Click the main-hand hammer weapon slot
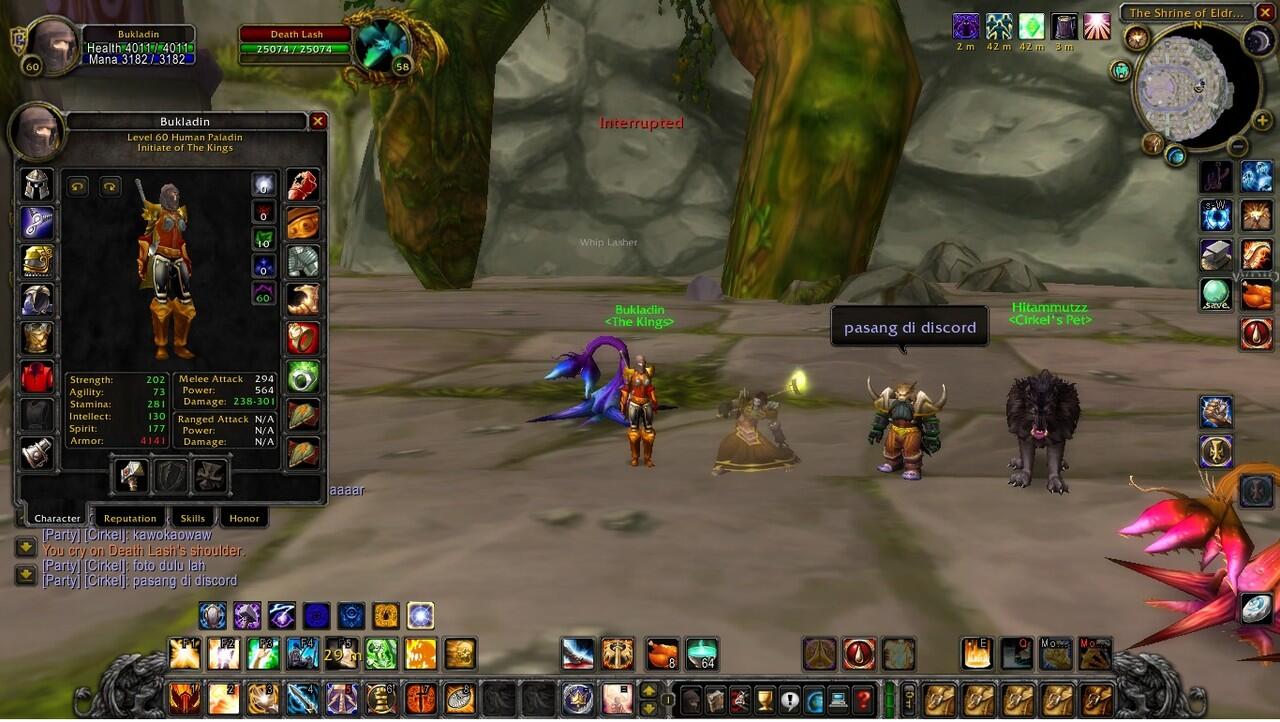1280x722 pixels. 131,477
